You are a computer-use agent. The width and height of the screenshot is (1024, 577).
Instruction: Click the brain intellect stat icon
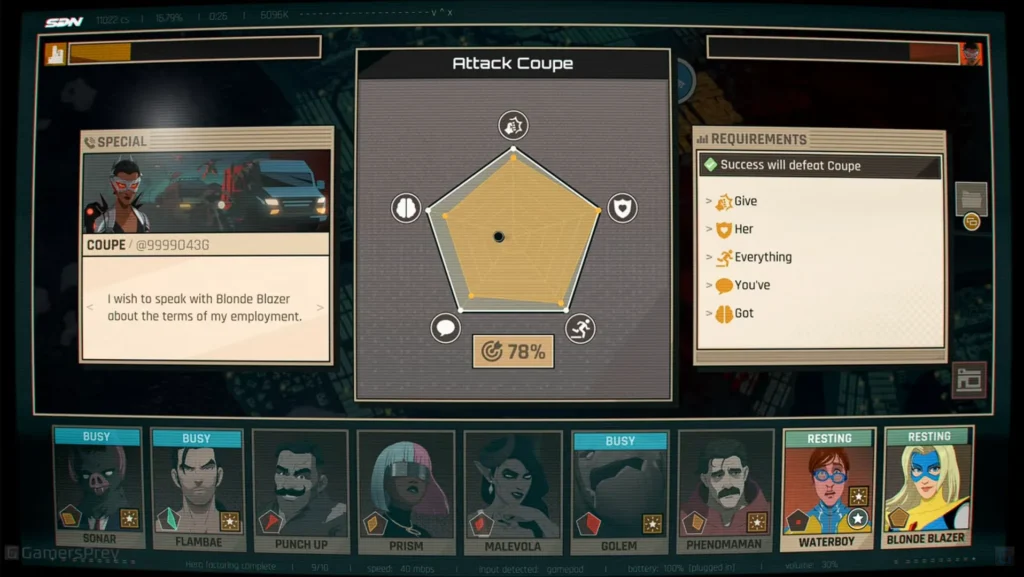405,208
